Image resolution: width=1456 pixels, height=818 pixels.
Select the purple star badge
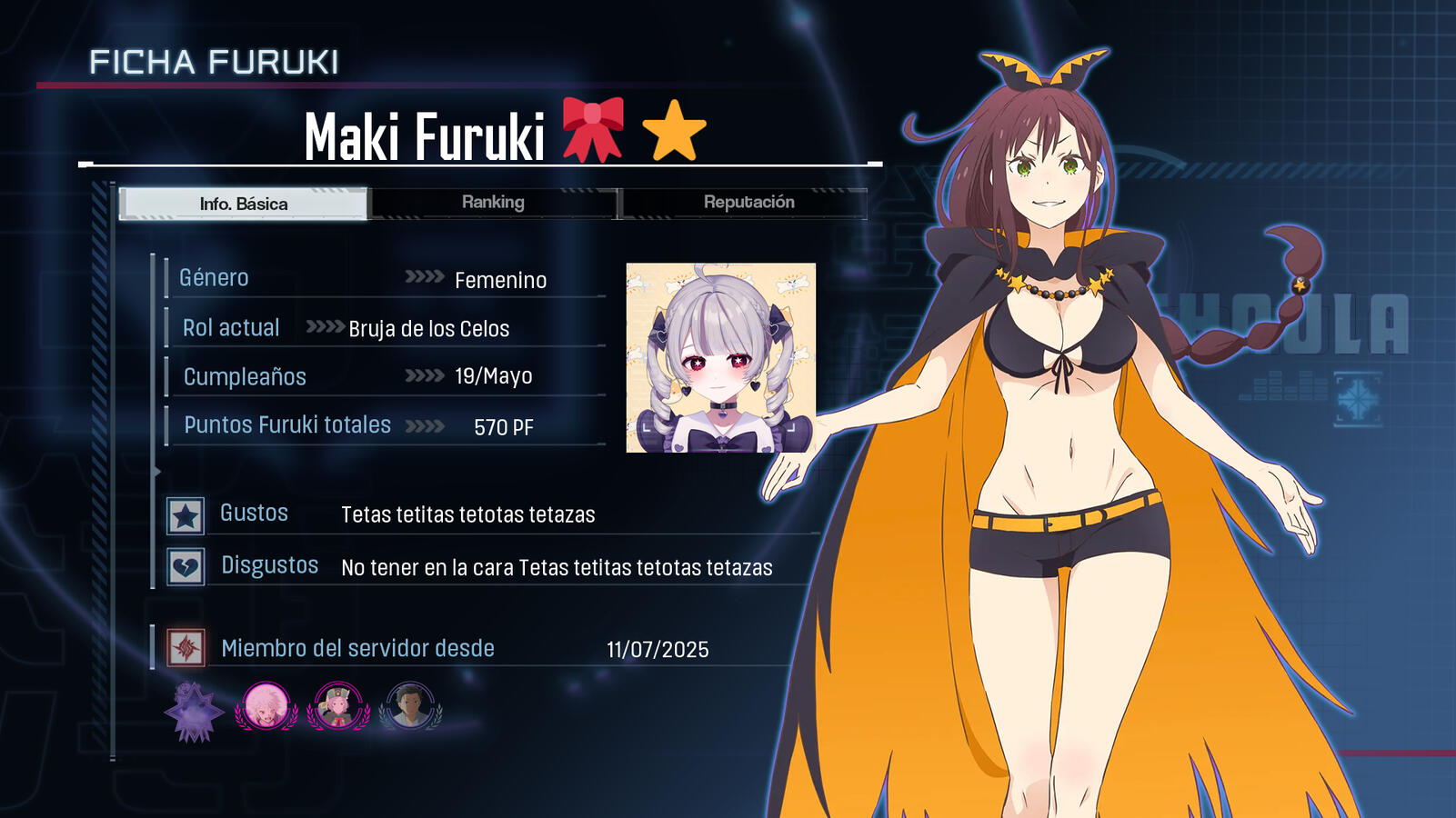(194, 710)
